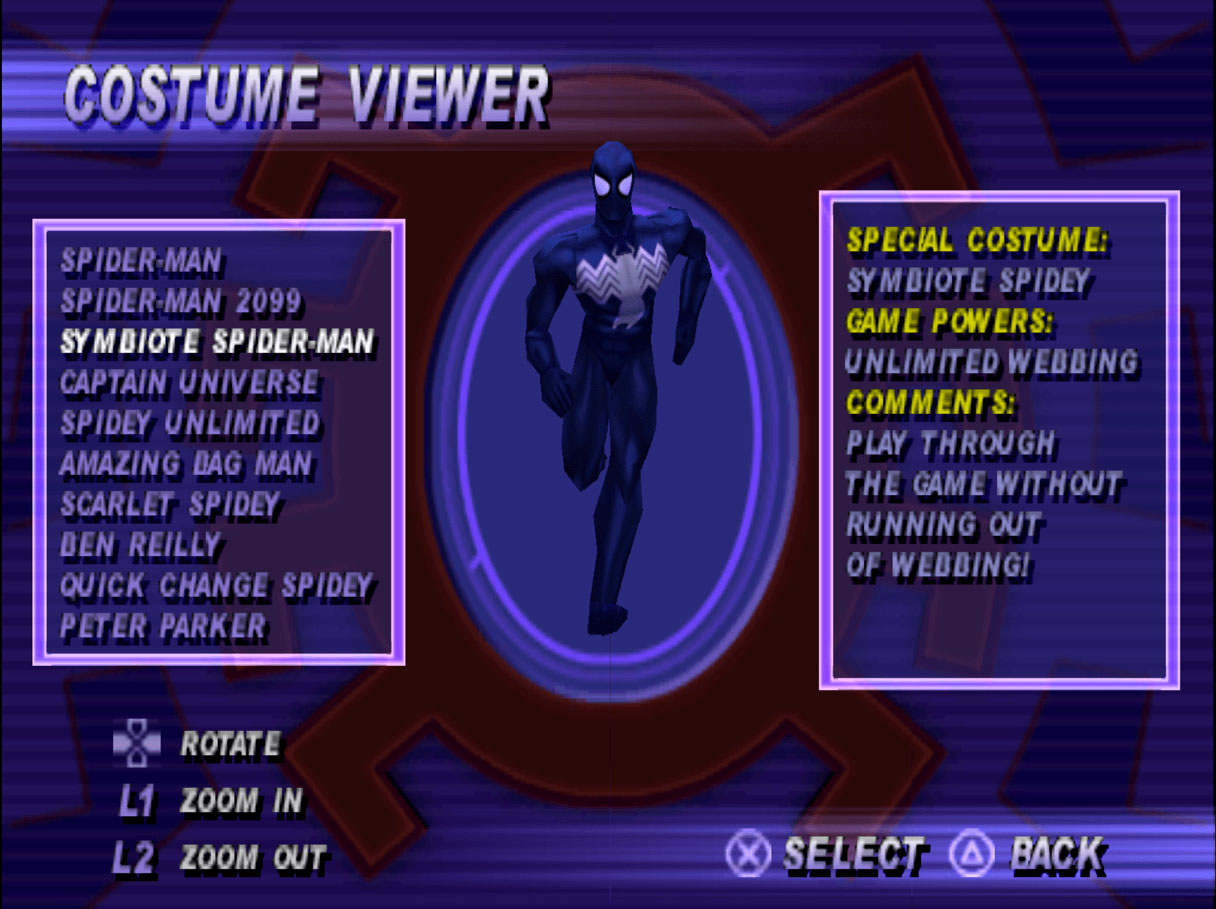Select the Captain Universe costume
The width and height of the screenshot is (1216, 909).
(x=189, y=383)
